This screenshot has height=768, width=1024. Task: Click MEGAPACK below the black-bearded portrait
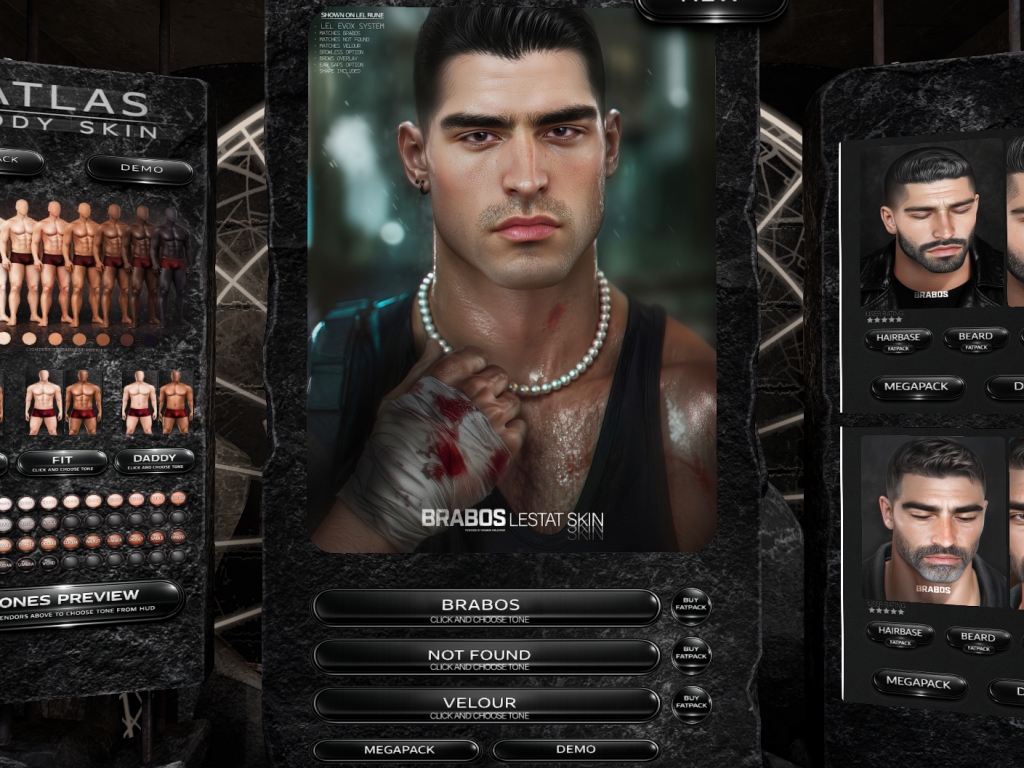point(917,387)
